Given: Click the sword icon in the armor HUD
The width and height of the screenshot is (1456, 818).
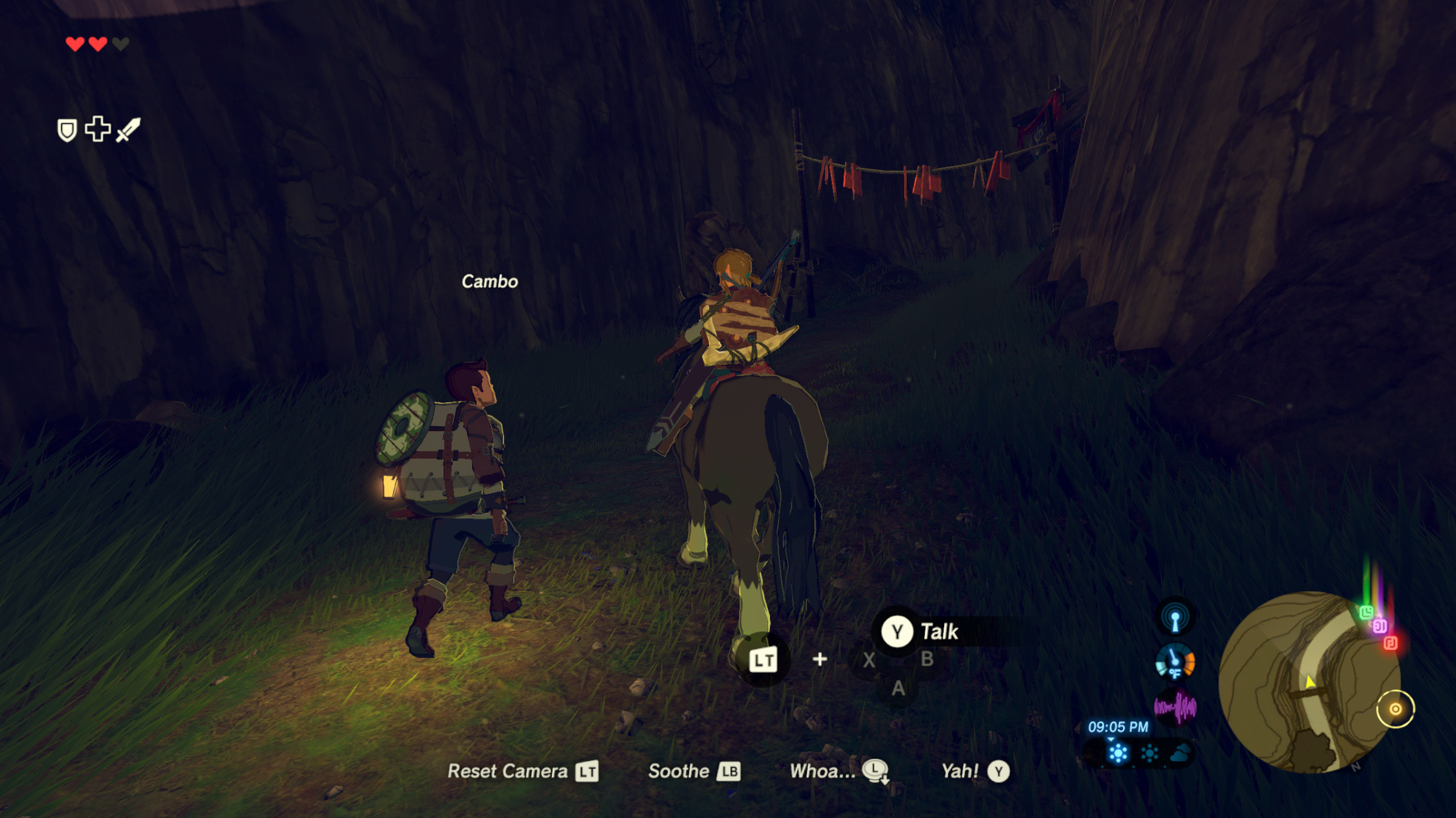Looking at the screenshot, I should [x=128, y=130].
